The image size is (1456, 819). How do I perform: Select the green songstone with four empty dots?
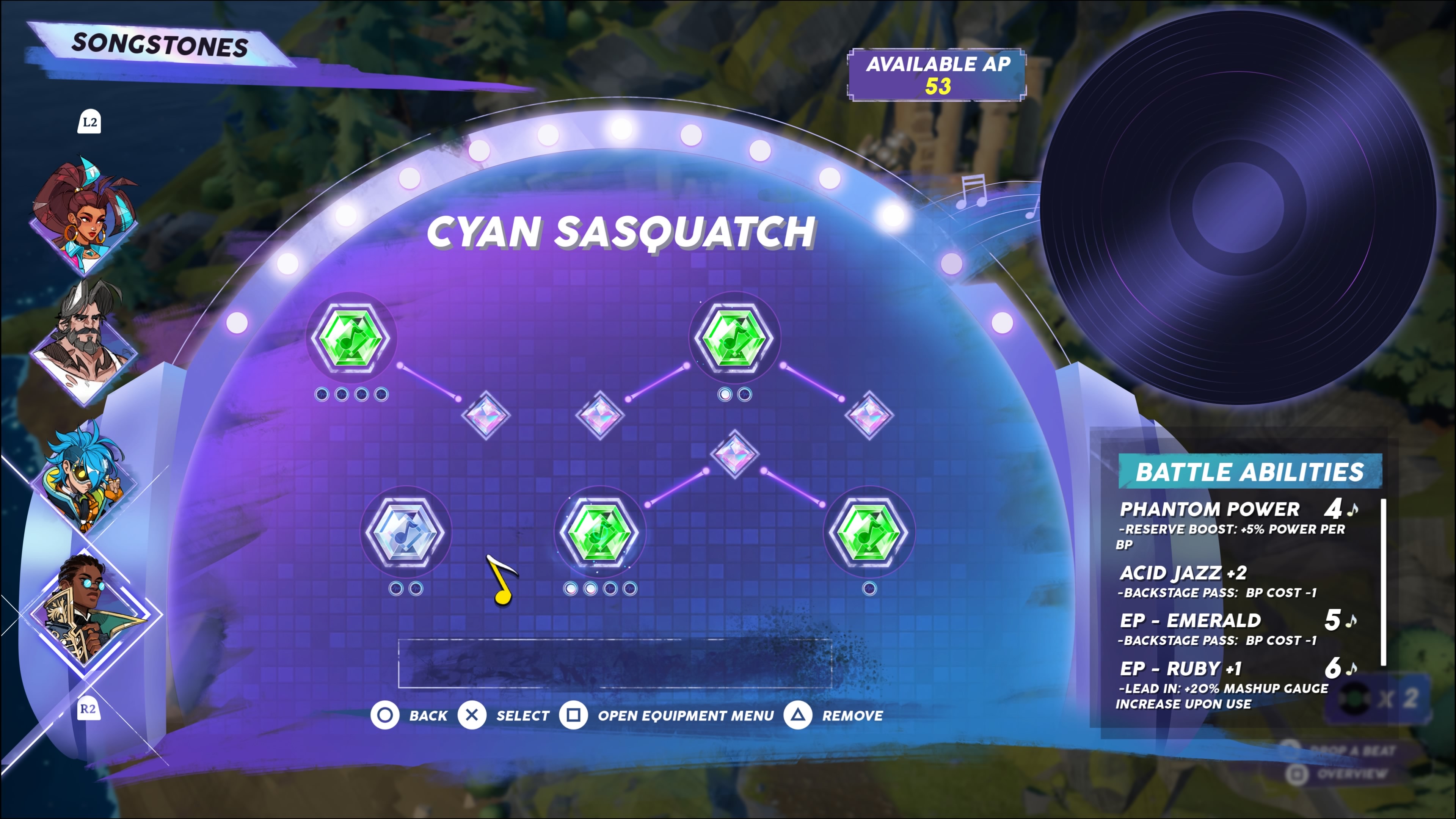click(351, 337)
